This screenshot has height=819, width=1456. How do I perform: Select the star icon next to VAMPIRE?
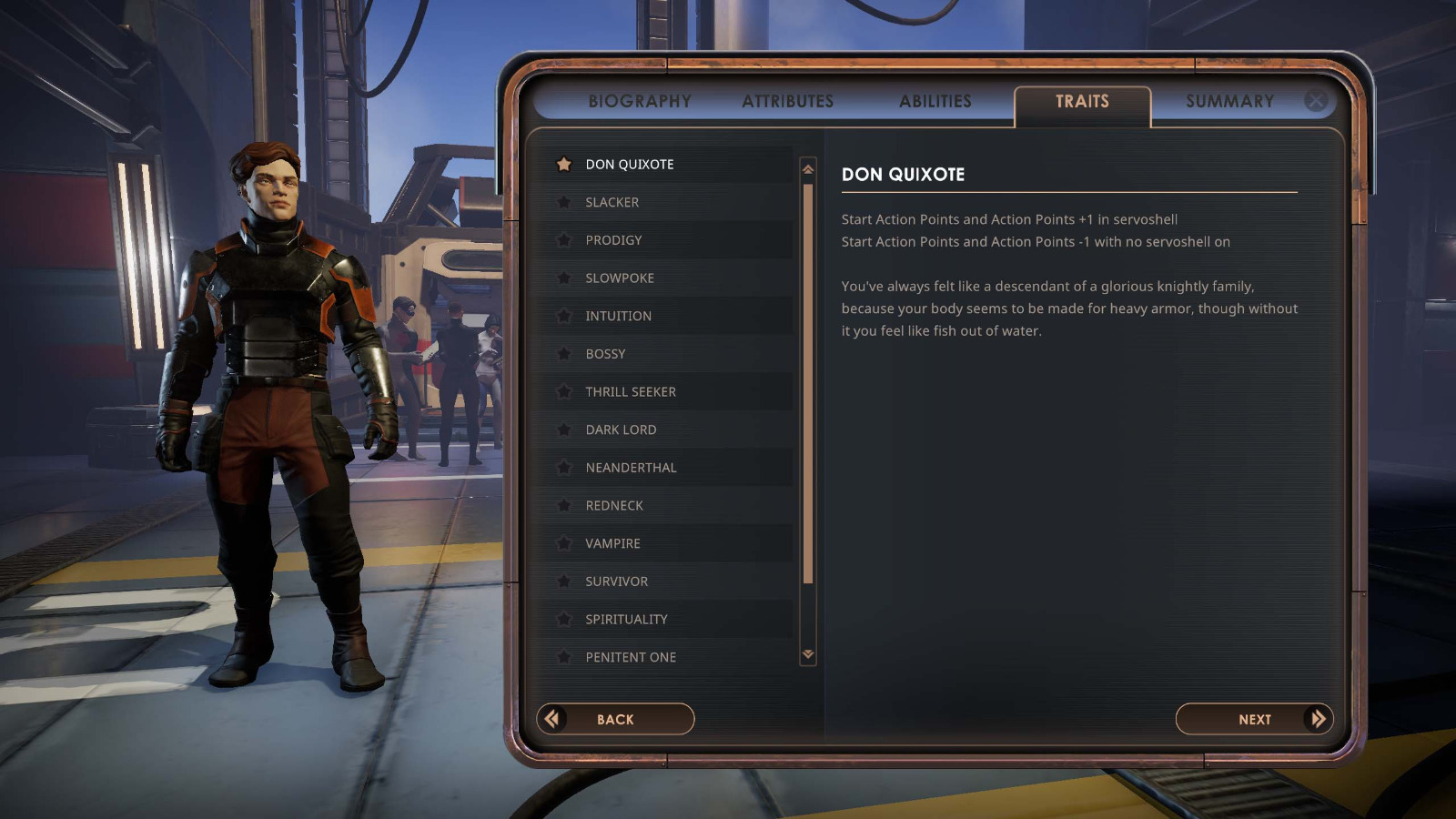[566, 543]
